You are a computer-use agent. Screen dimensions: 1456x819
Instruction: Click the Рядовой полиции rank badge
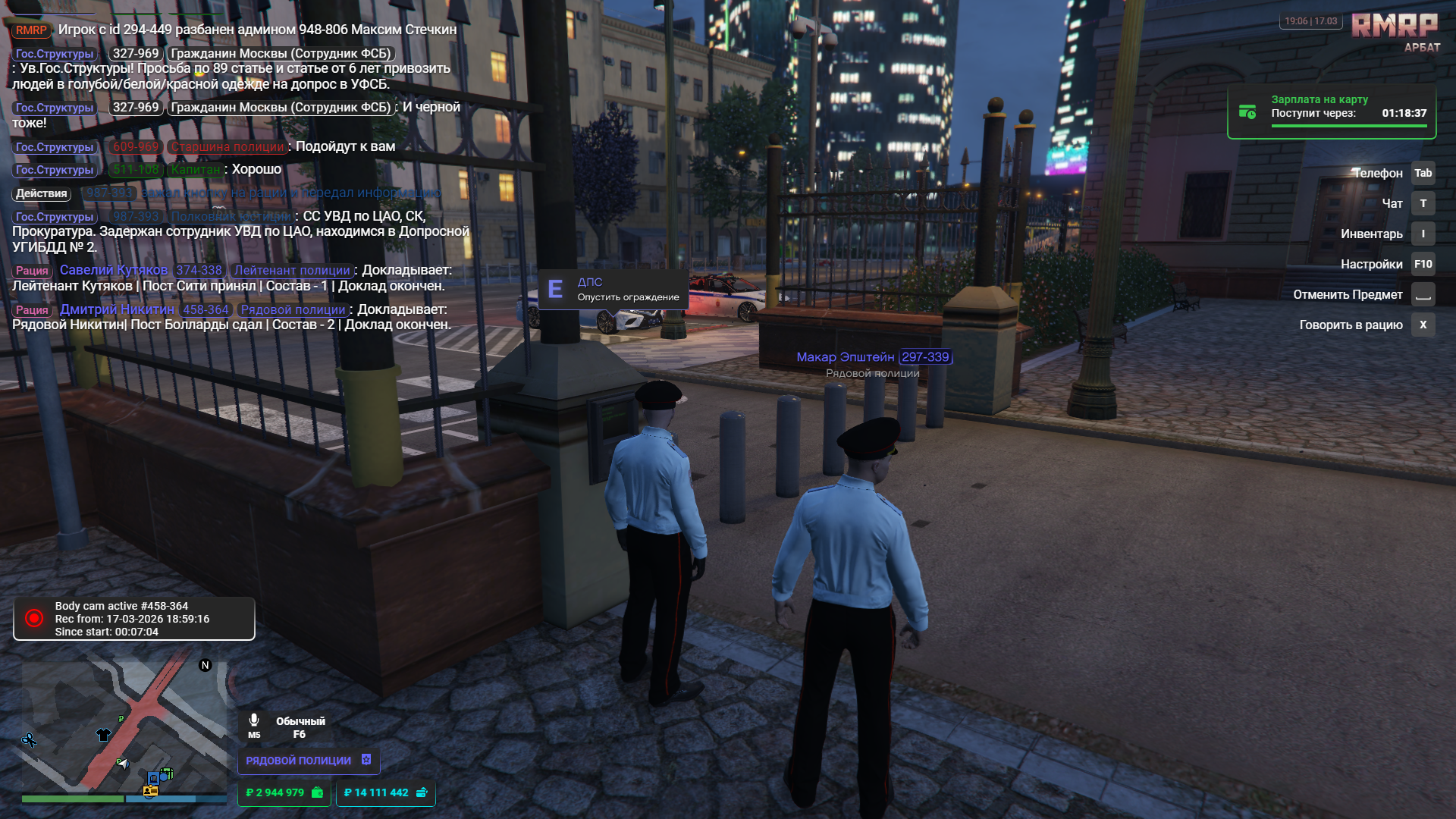pyautogui.click(x=308, y=760)
